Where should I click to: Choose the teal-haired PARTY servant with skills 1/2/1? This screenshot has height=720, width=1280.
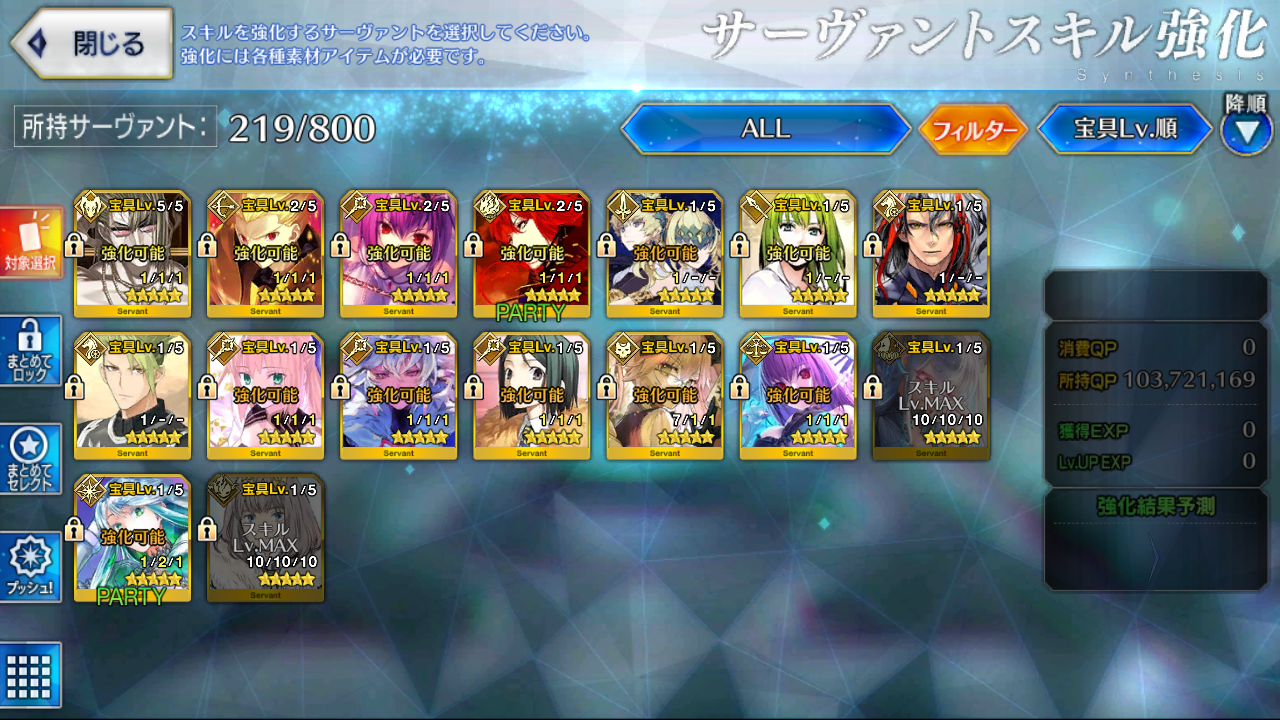(x=132, y=538)
